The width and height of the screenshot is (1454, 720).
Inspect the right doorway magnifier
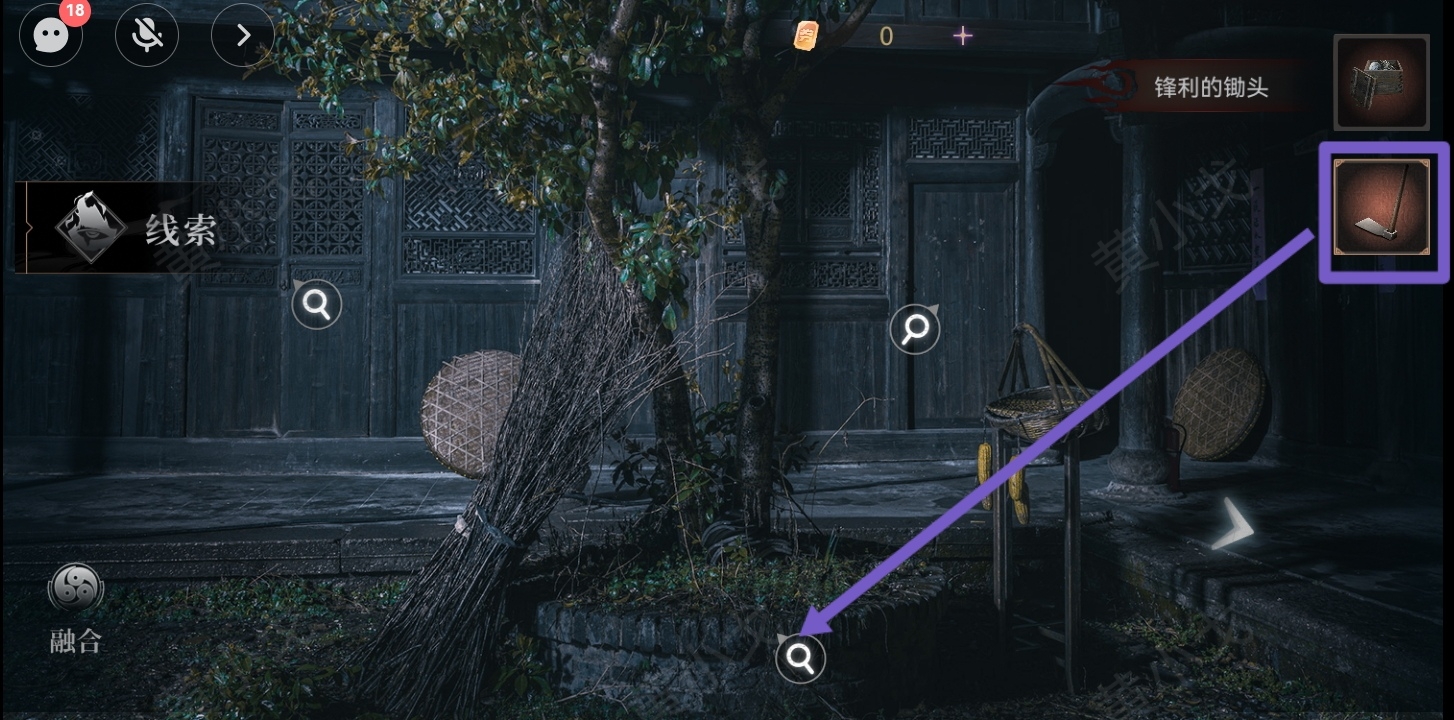tap(914, 328)
